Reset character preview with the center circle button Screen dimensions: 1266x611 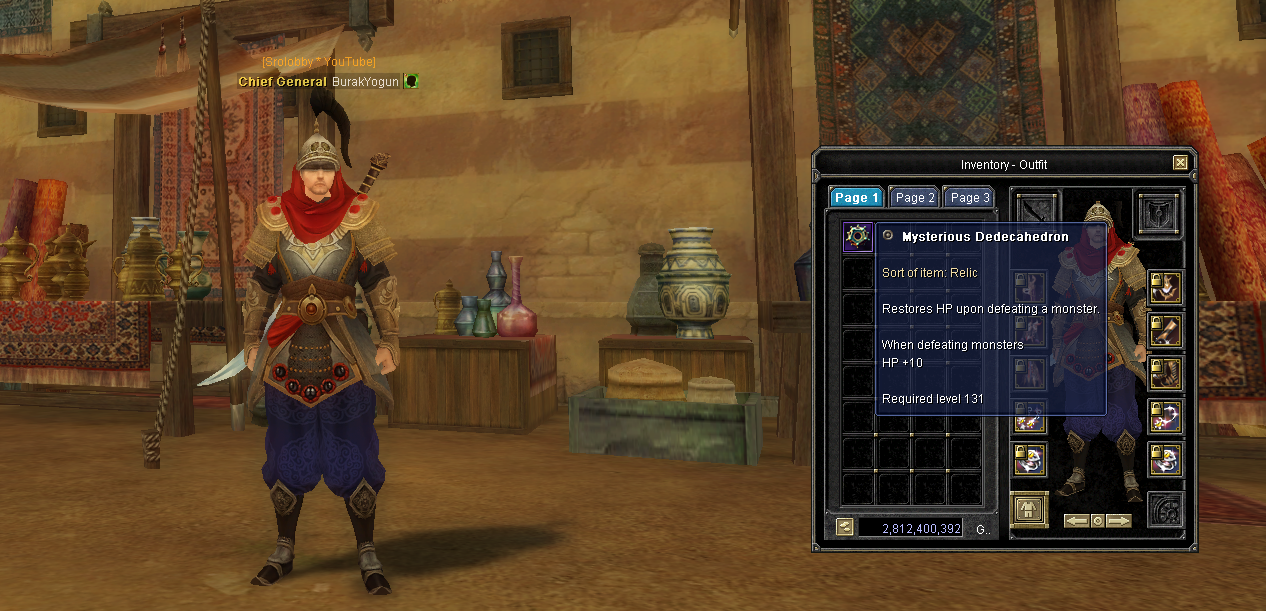[1098, 521]
